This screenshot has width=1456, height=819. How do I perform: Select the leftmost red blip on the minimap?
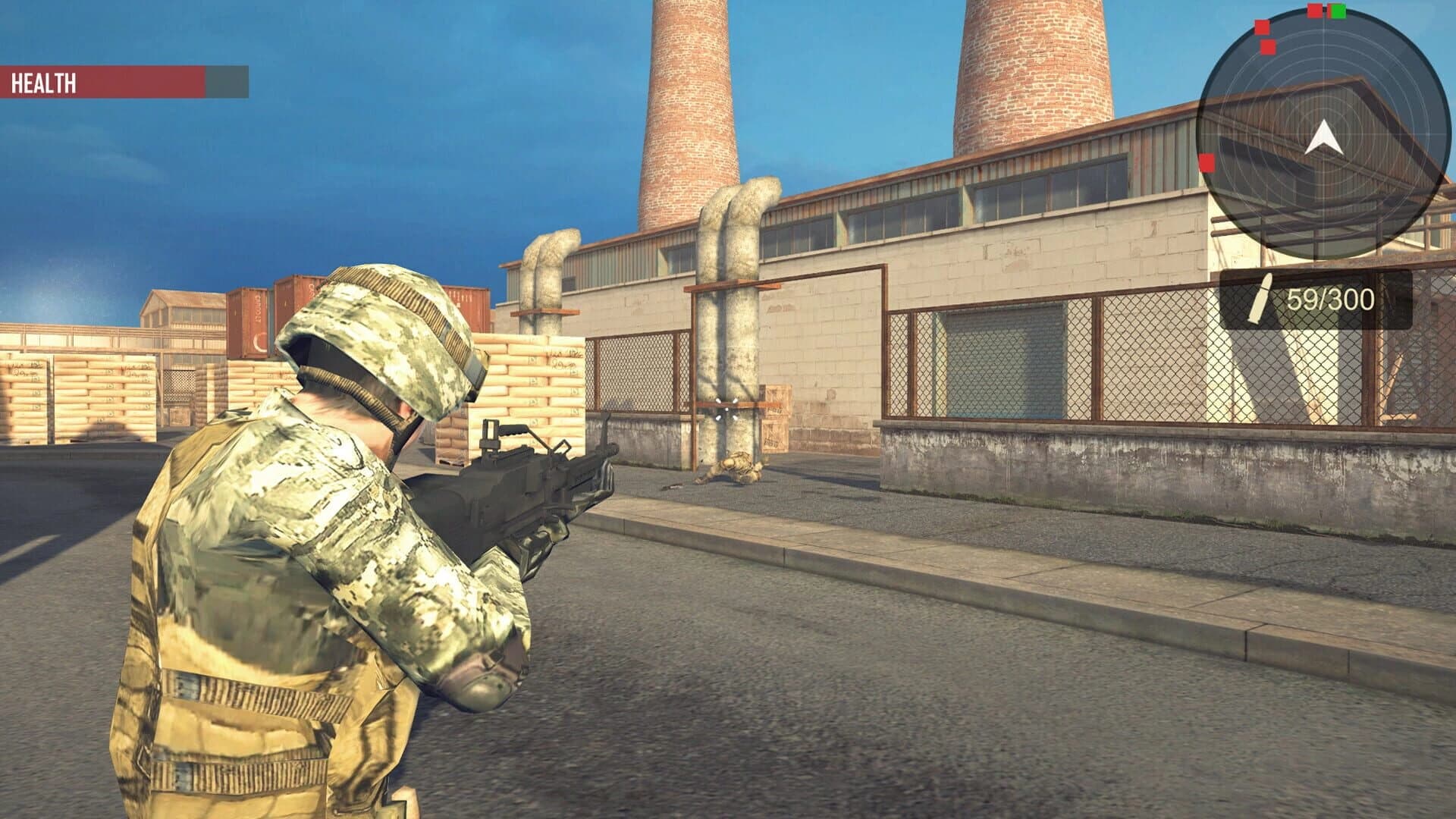click(x=1207, y=163)
